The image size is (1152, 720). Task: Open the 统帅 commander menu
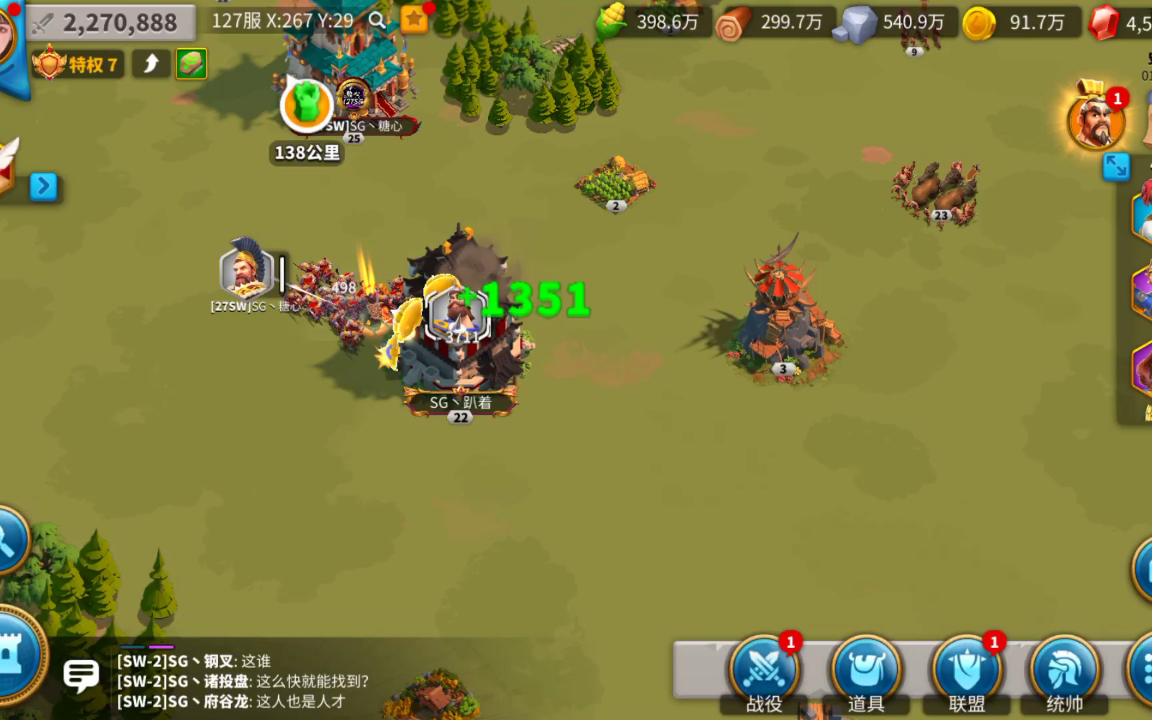[x=1064, y=668]
